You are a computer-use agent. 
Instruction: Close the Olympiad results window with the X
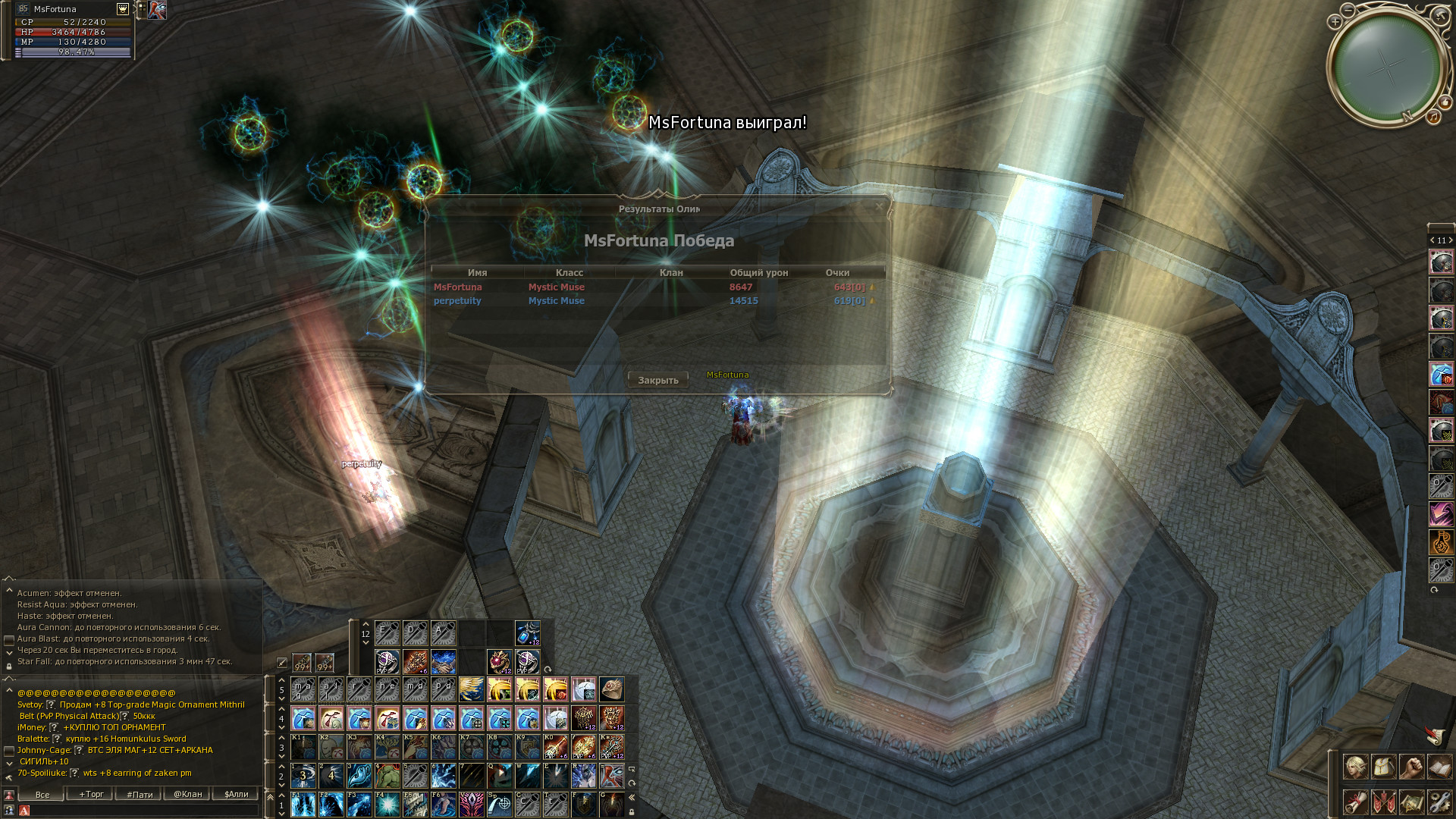pos(879,206)
